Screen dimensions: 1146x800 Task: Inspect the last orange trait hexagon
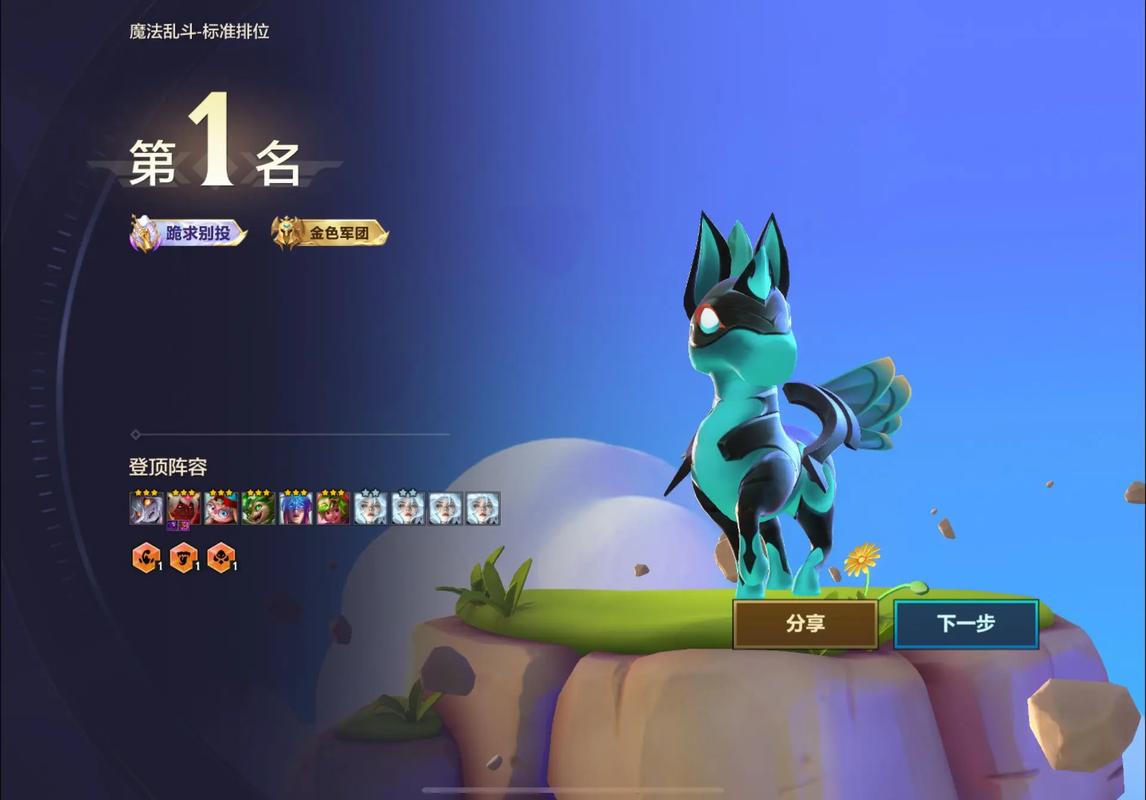221,558
